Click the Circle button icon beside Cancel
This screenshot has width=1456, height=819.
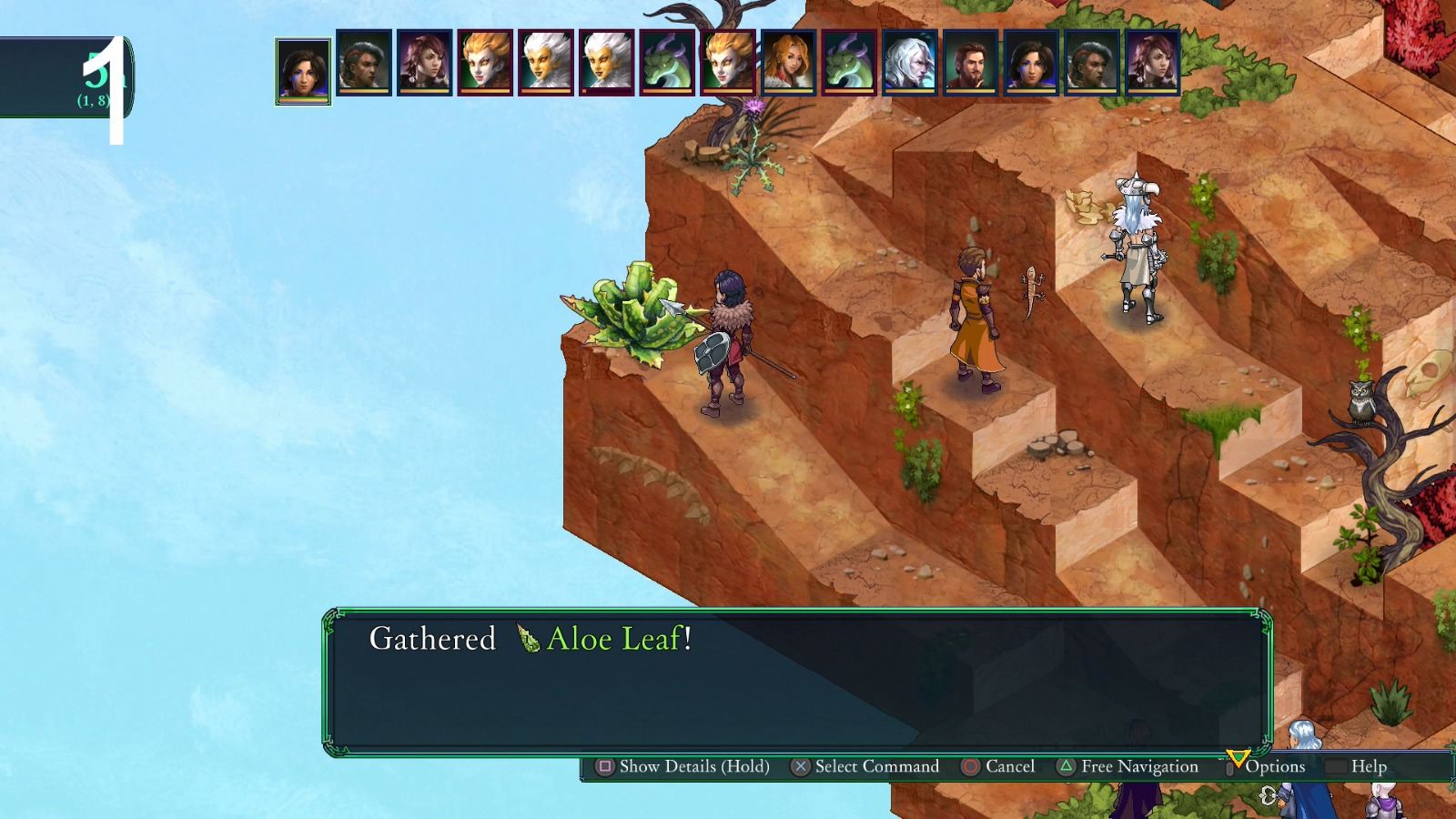969,767
